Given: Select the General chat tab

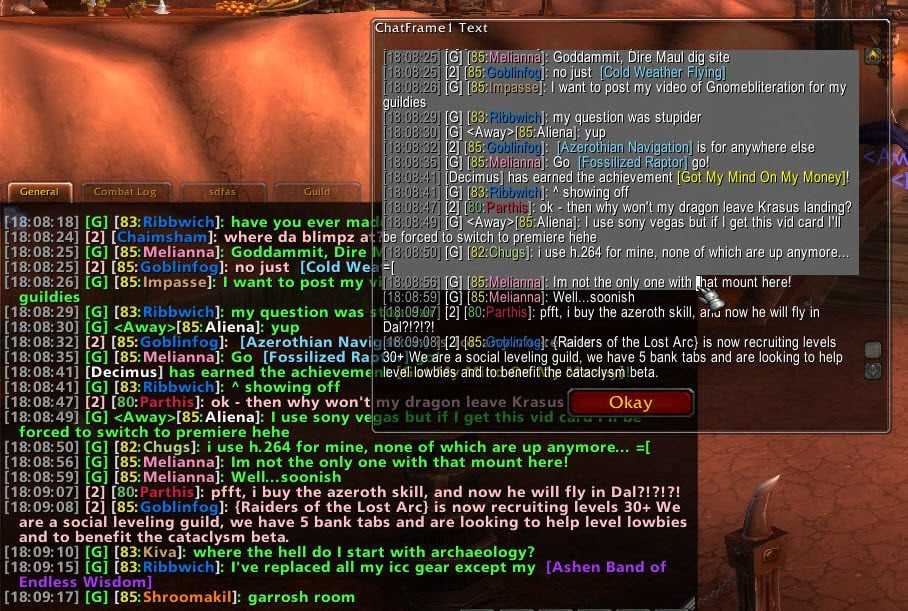Looking at the screenshot, I should 39,191.
